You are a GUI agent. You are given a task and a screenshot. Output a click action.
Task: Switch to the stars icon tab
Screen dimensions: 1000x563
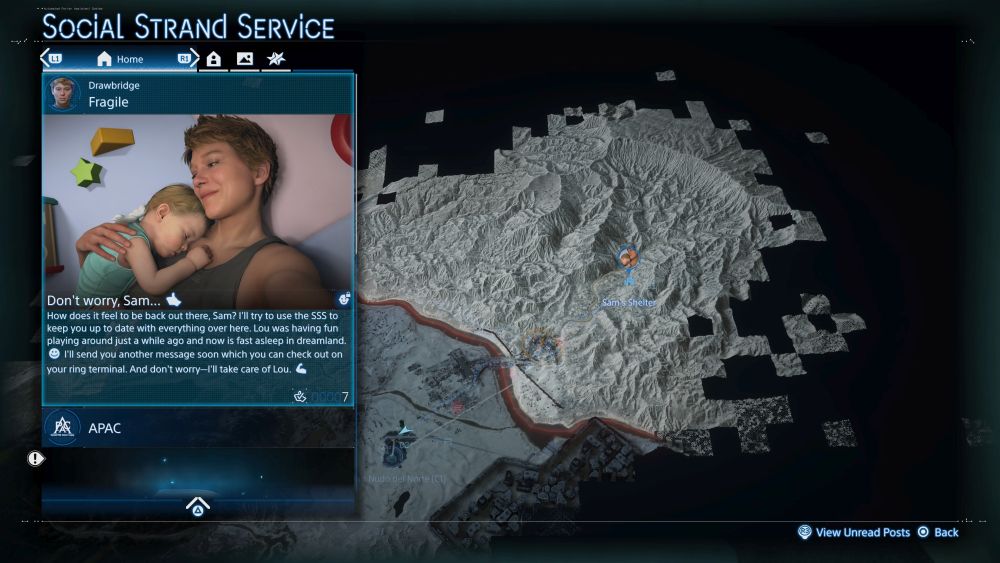click(275, 59)
